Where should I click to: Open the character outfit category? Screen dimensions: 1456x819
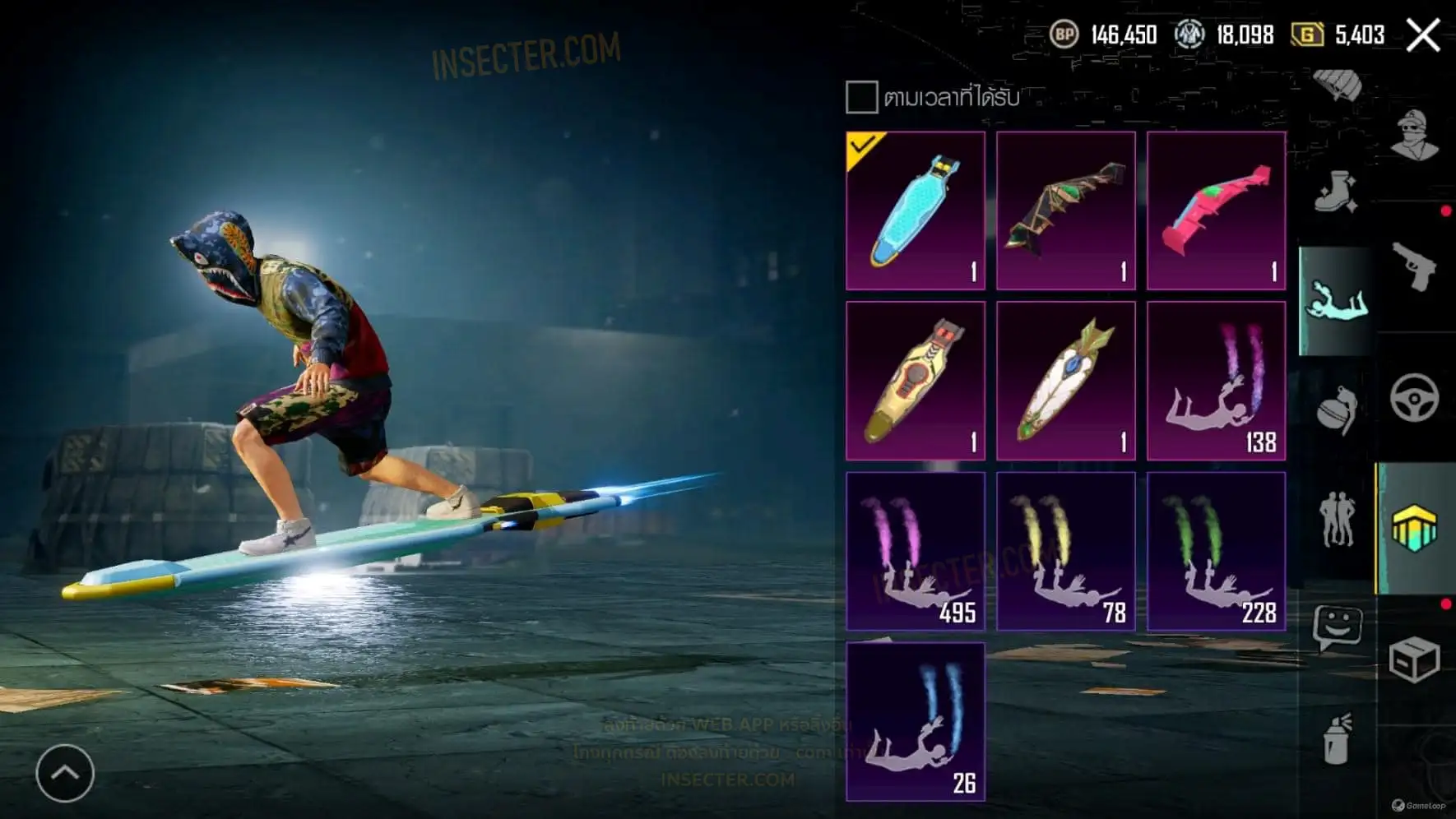[1415, 135]
